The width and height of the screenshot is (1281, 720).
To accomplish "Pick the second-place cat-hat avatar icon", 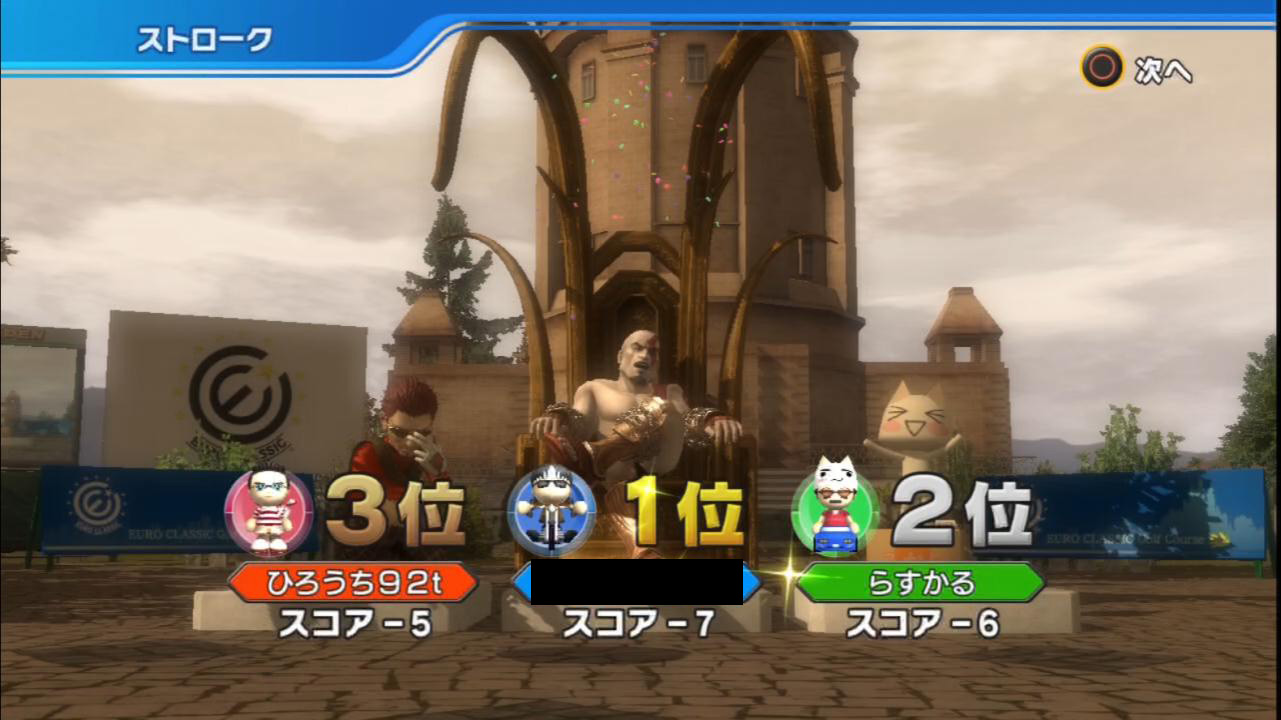I will pyautogui.click(x=836, y=511).
